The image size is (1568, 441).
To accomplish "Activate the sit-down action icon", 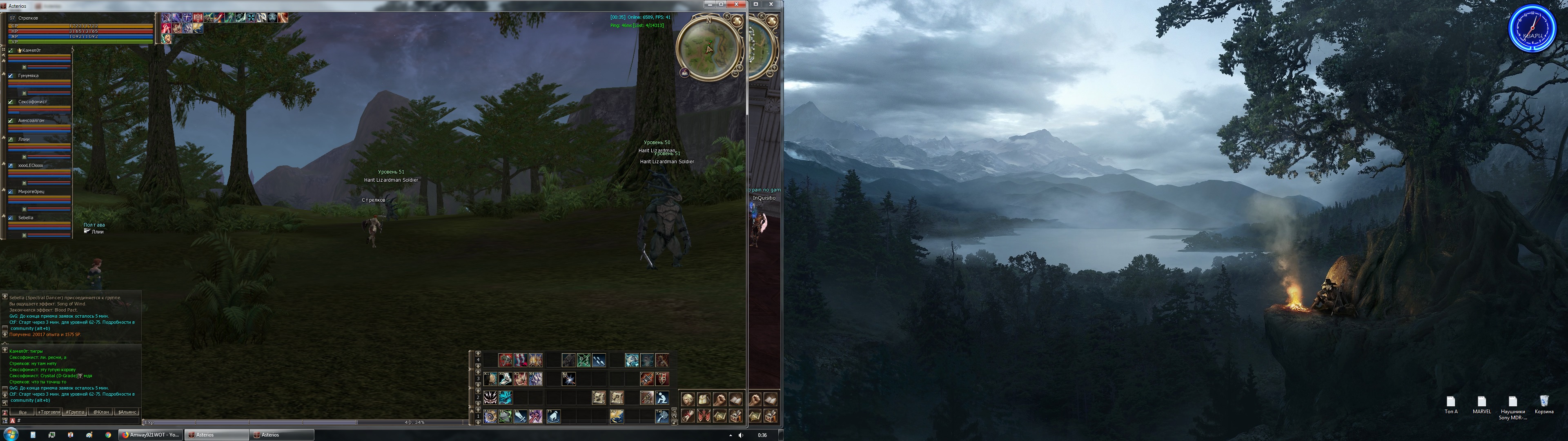I will pyautogui.click(x=661, y=399).
